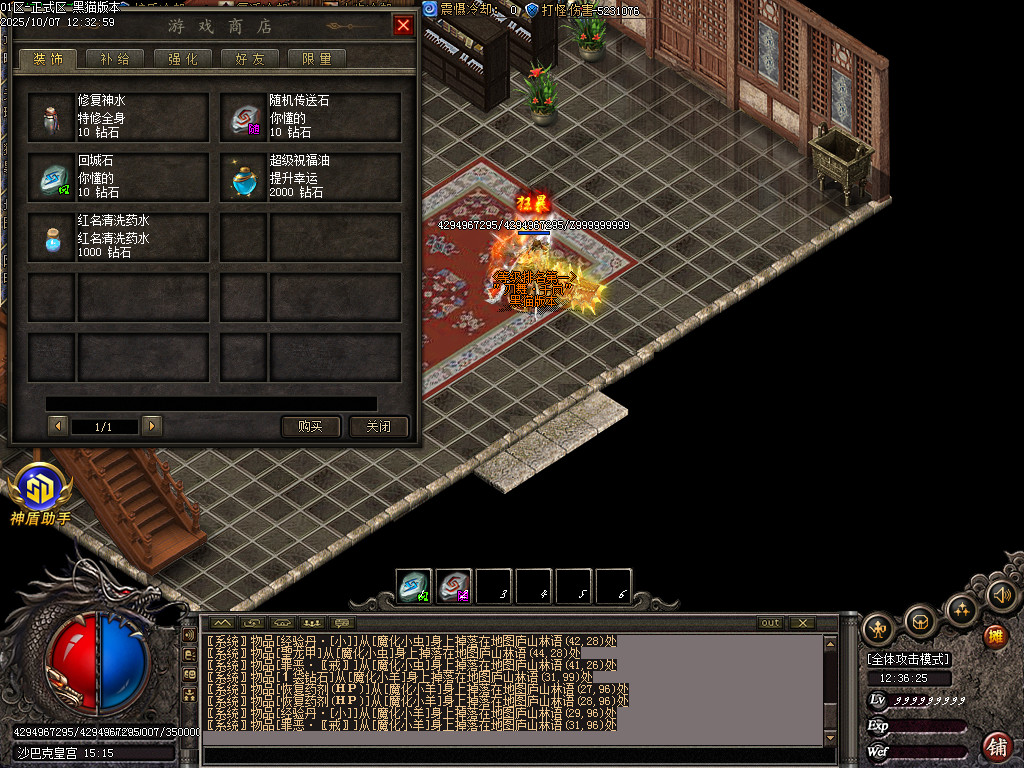Click the 关闭 button in the shop

(378, 426)
